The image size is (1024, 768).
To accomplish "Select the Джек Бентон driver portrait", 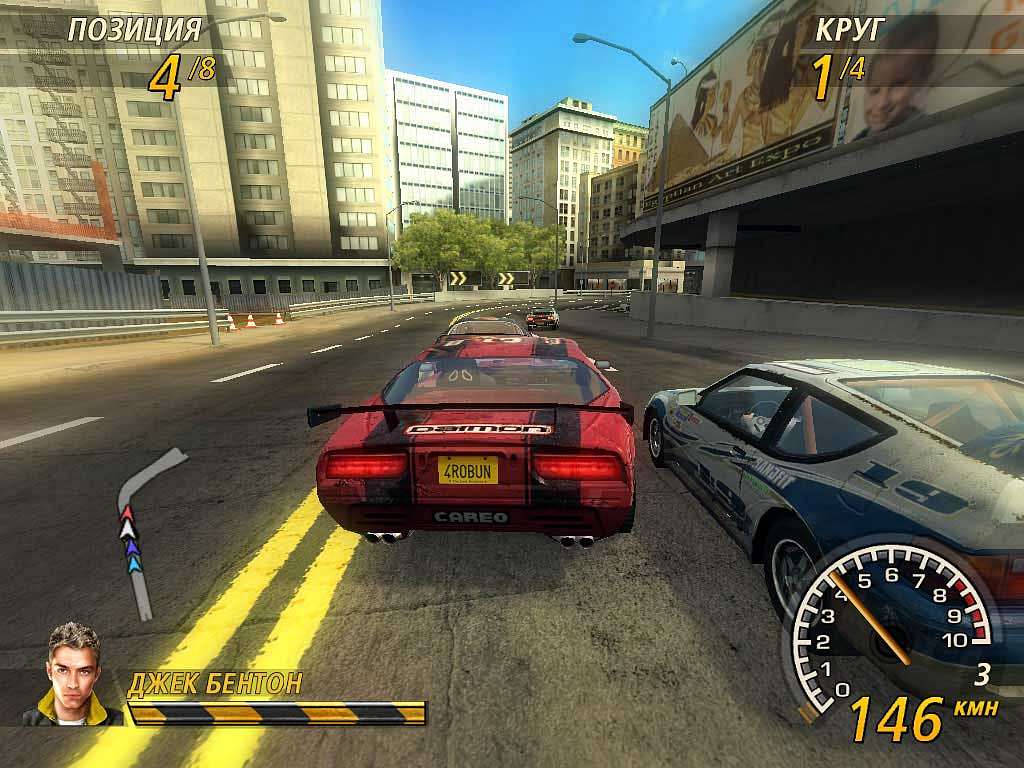I will (75, 675).
